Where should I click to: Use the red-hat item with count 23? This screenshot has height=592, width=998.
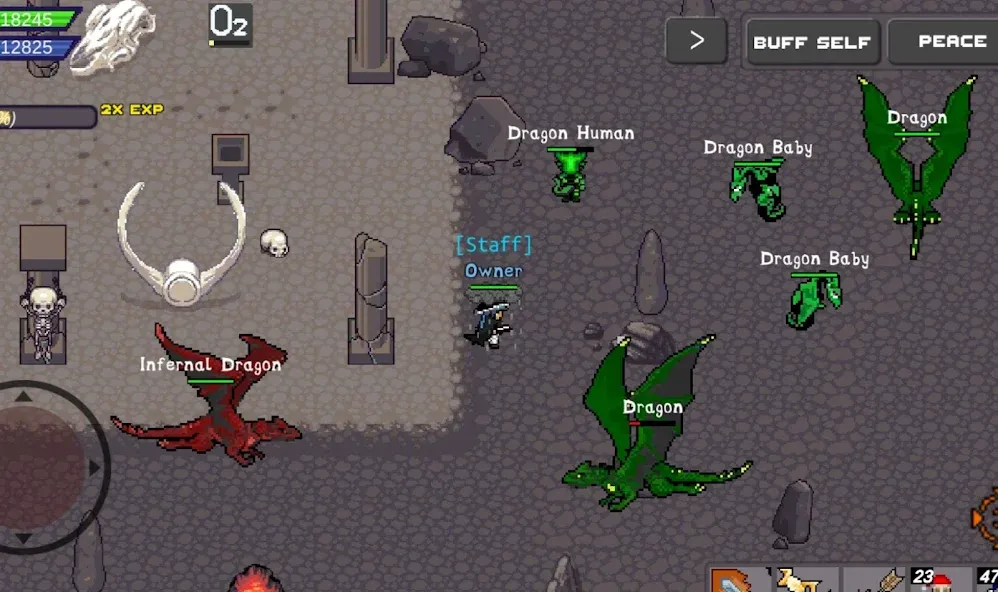[941, 580]
